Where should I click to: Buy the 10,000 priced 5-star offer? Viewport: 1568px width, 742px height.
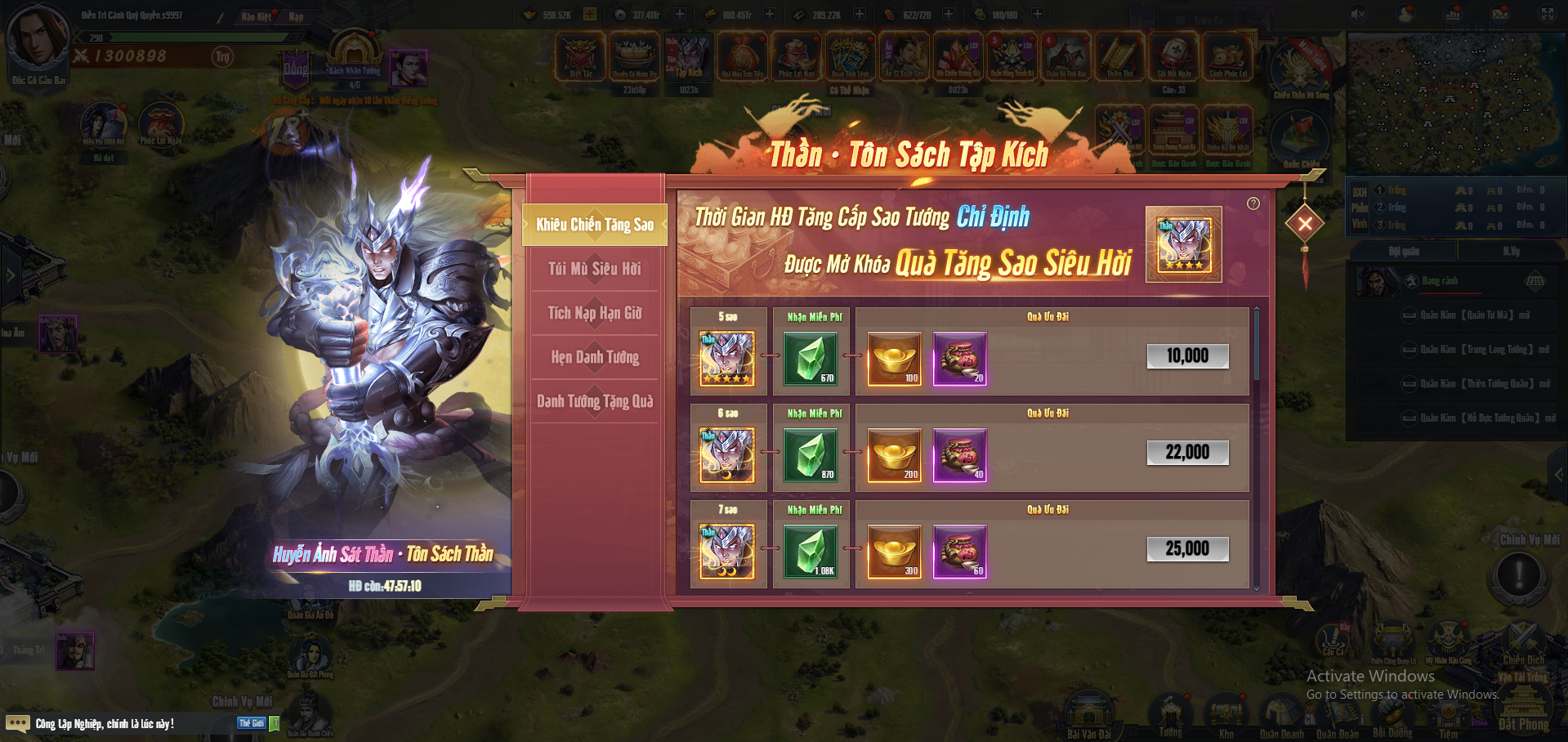[x=1187, y=356]
